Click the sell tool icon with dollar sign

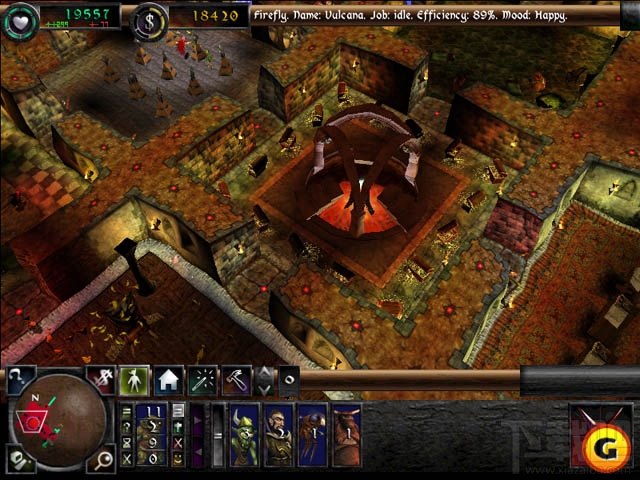point(102,378)
